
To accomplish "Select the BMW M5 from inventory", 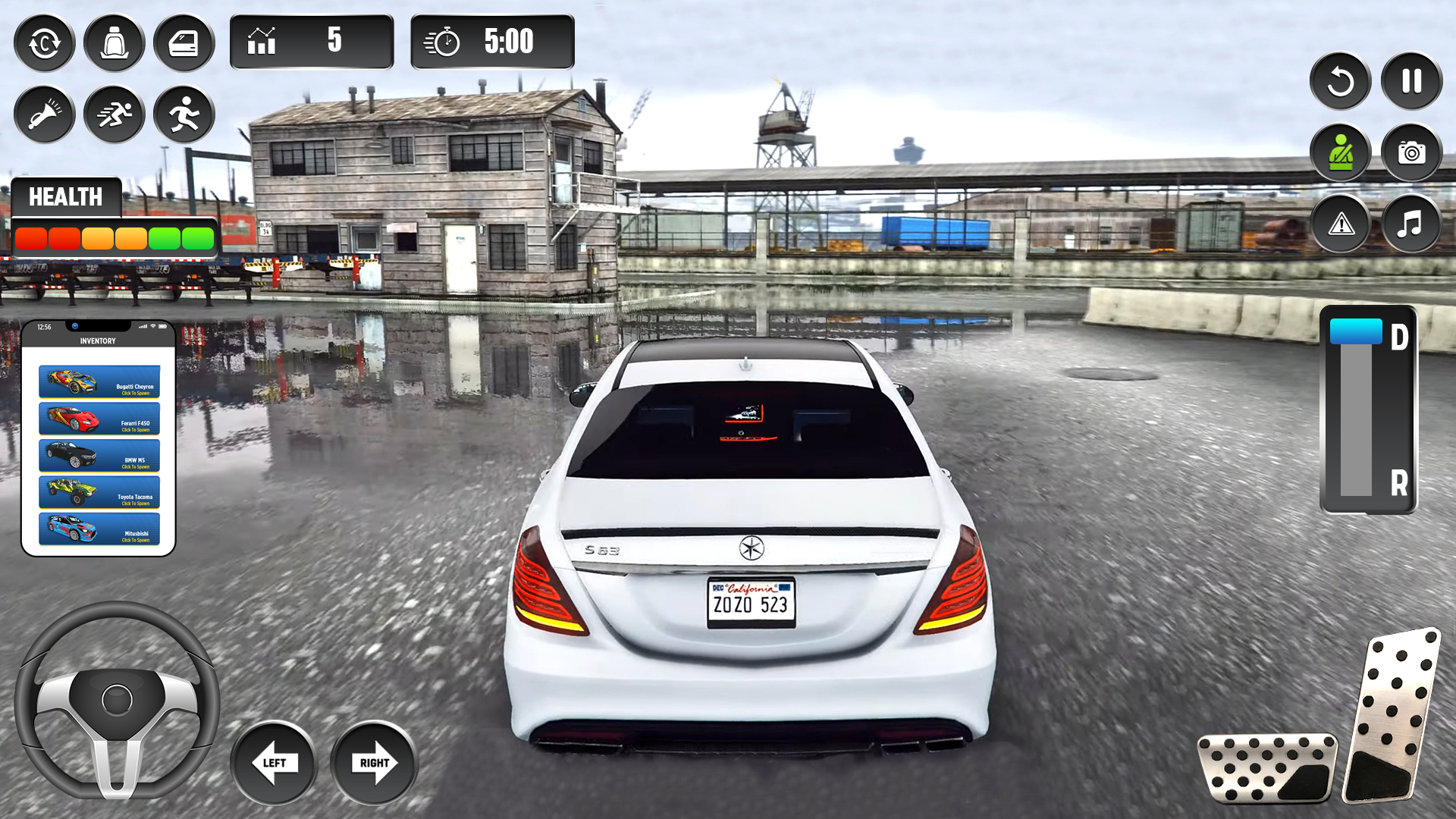I will pyautogui.click(x=99, y=456).
